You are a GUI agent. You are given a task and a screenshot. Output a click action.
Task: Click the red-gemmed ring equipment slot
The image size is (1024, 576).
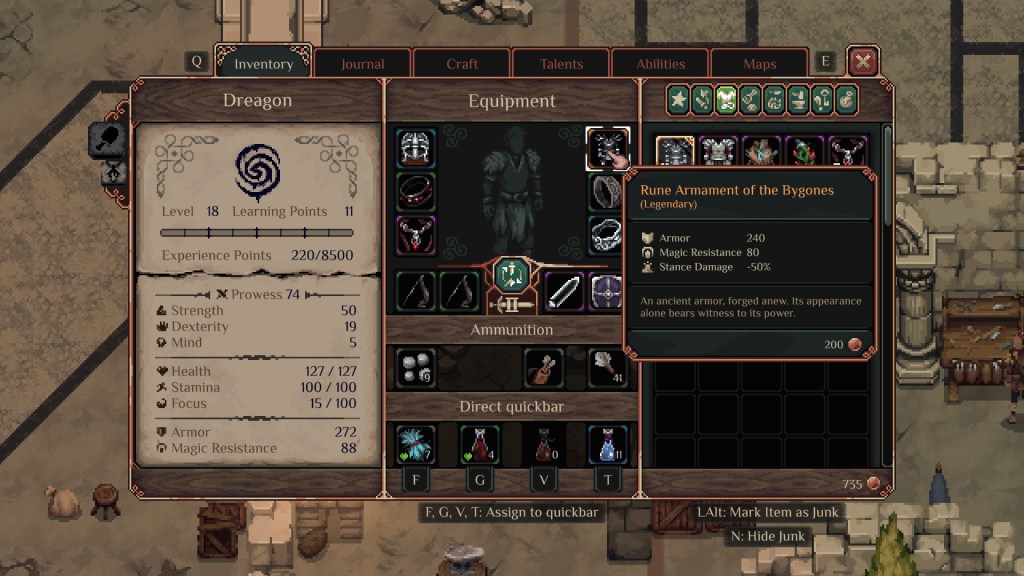click(415, 191)
